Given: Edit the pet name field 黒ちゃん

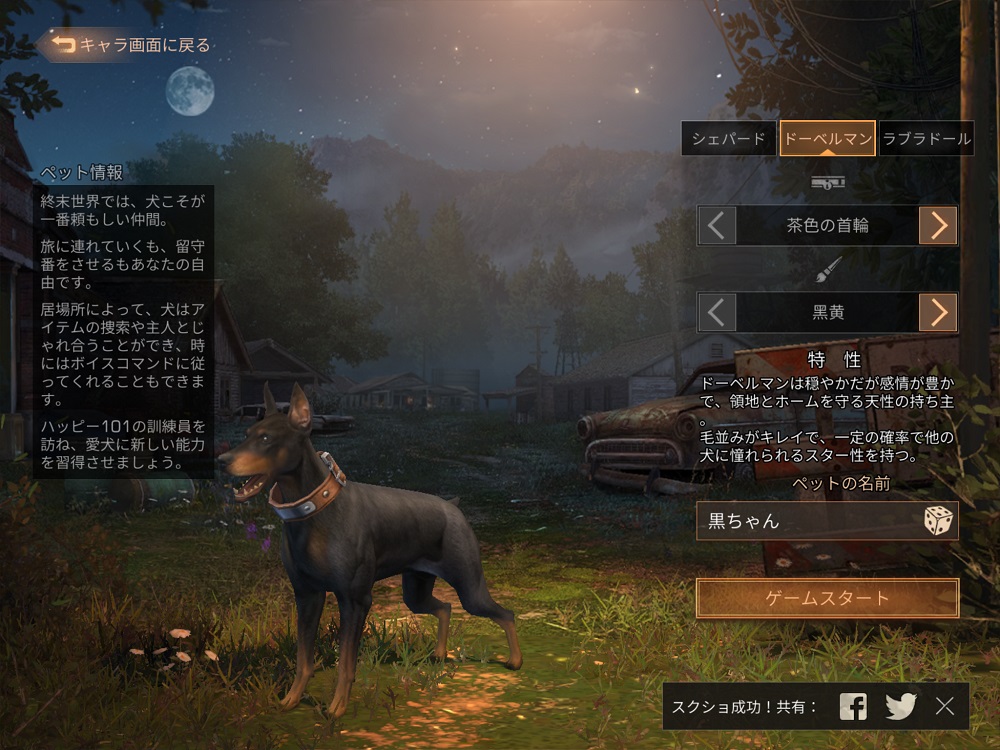Looking at the screenshot, I should coord(805,521).
